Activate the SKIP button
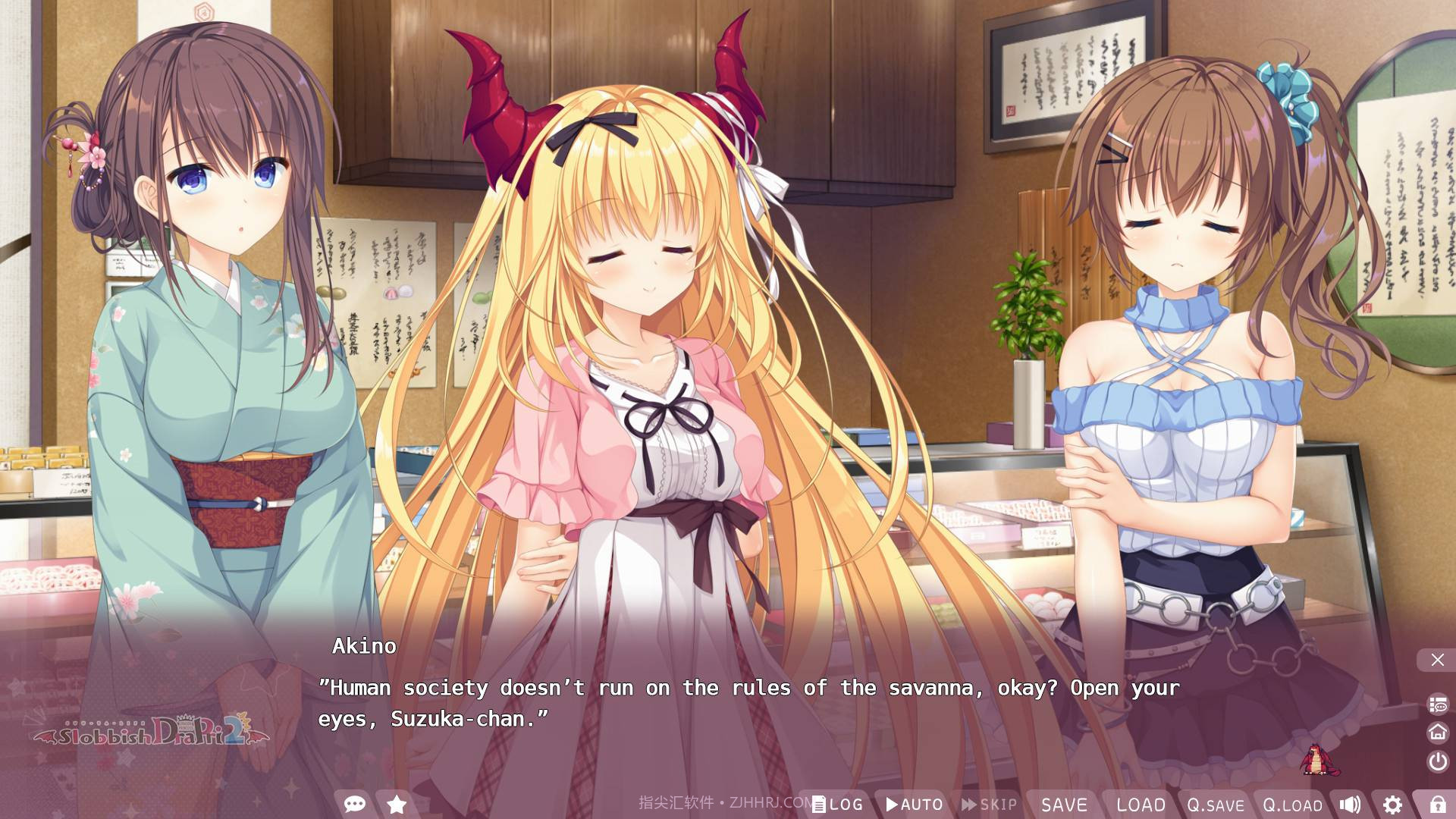This screenshot has height=819, width=1456. (x=990, y=805)
